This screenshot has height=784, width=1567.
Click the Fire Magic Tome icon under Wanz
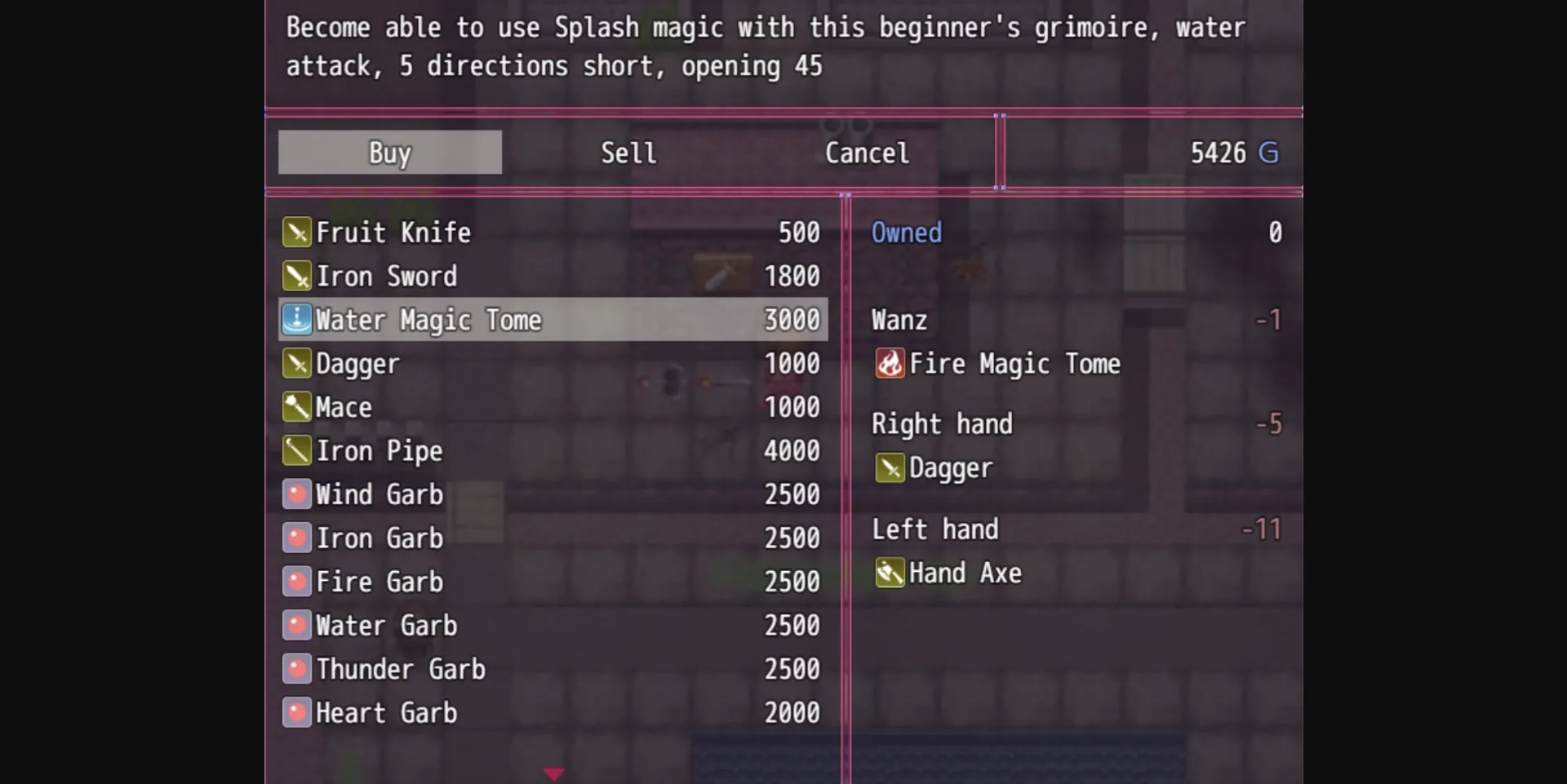(891, 364)
